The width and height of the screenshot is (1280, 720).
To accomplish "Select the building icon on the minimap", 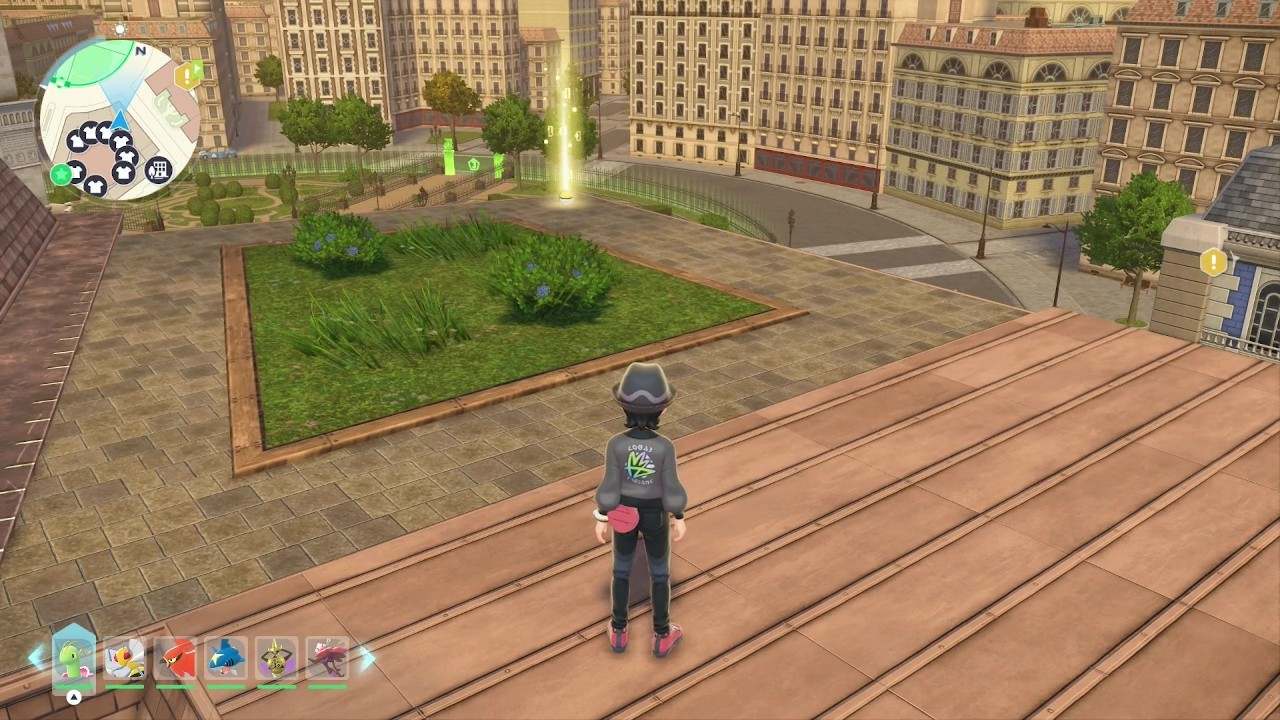I will [x=158, y=170].
